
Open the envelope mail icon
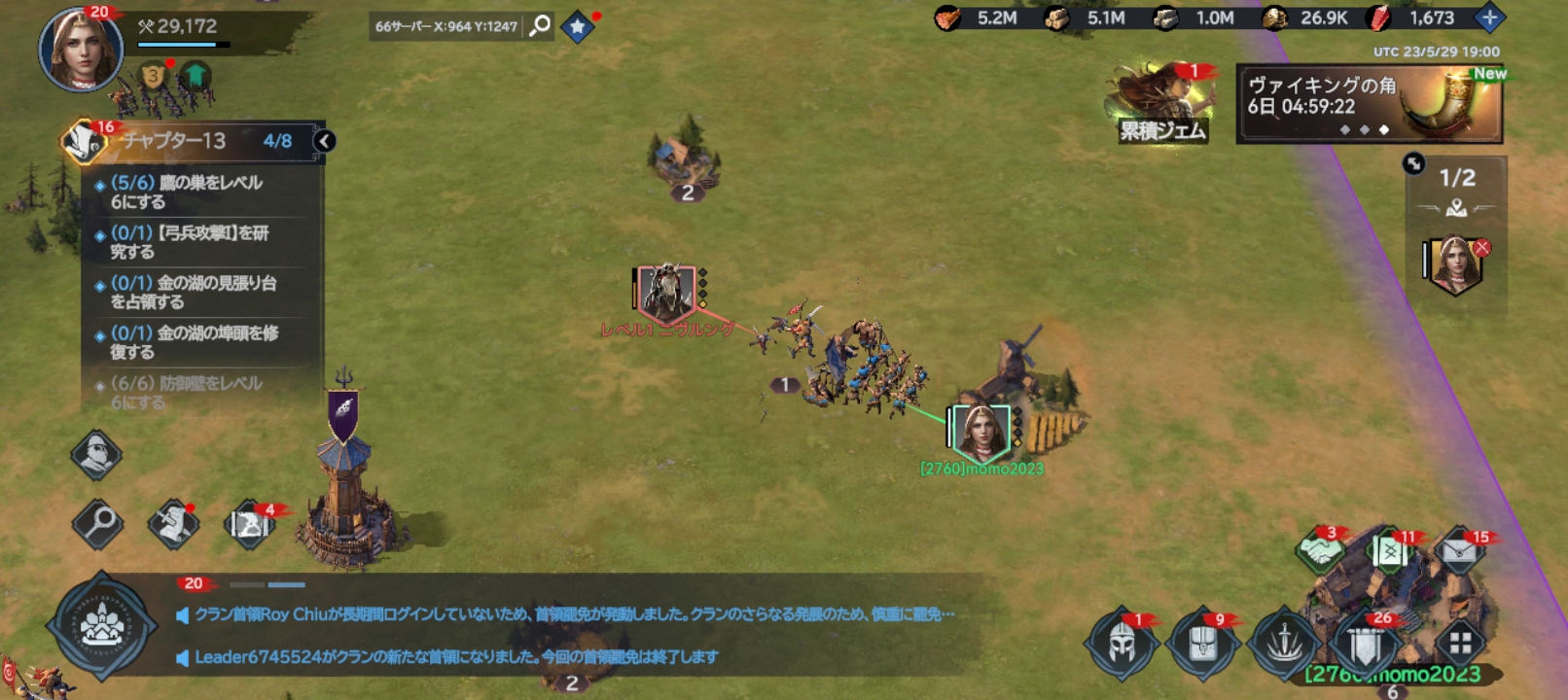point(1458,553)
